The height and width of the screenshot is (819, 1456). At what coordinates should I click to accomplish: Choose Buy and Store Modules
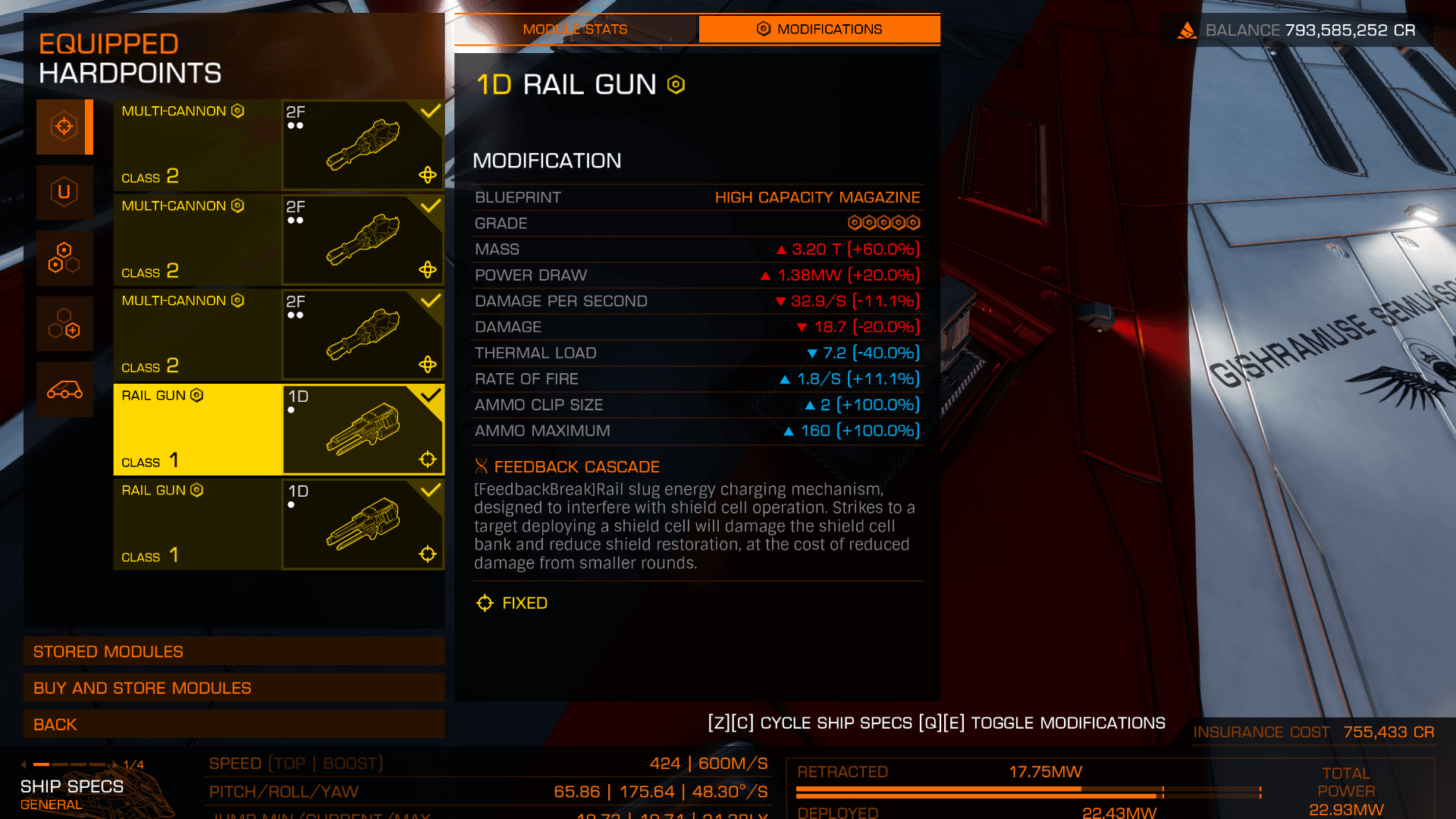[234, 688]
